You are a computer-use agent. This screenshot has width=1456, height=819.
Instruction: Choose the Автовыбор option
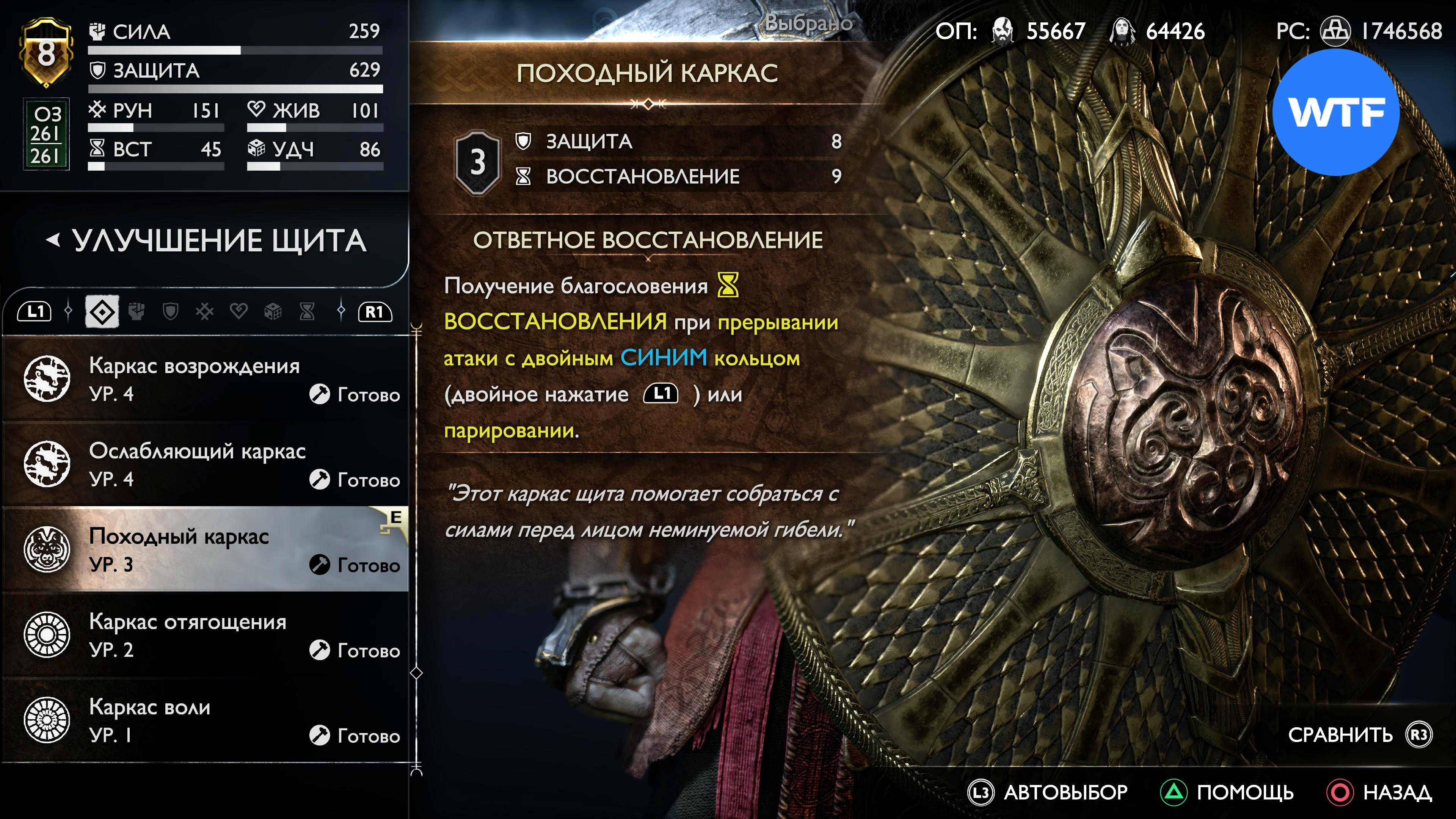(x=1065, y=792)
